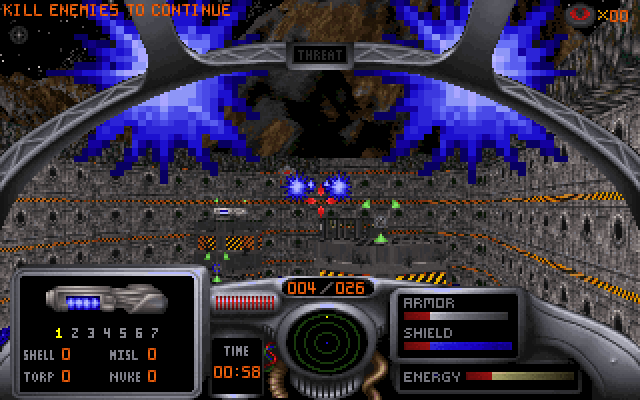Switch to weapon slot number 3
The width and height of the screenshot is (640, 400).
click(x=91, y=333)
